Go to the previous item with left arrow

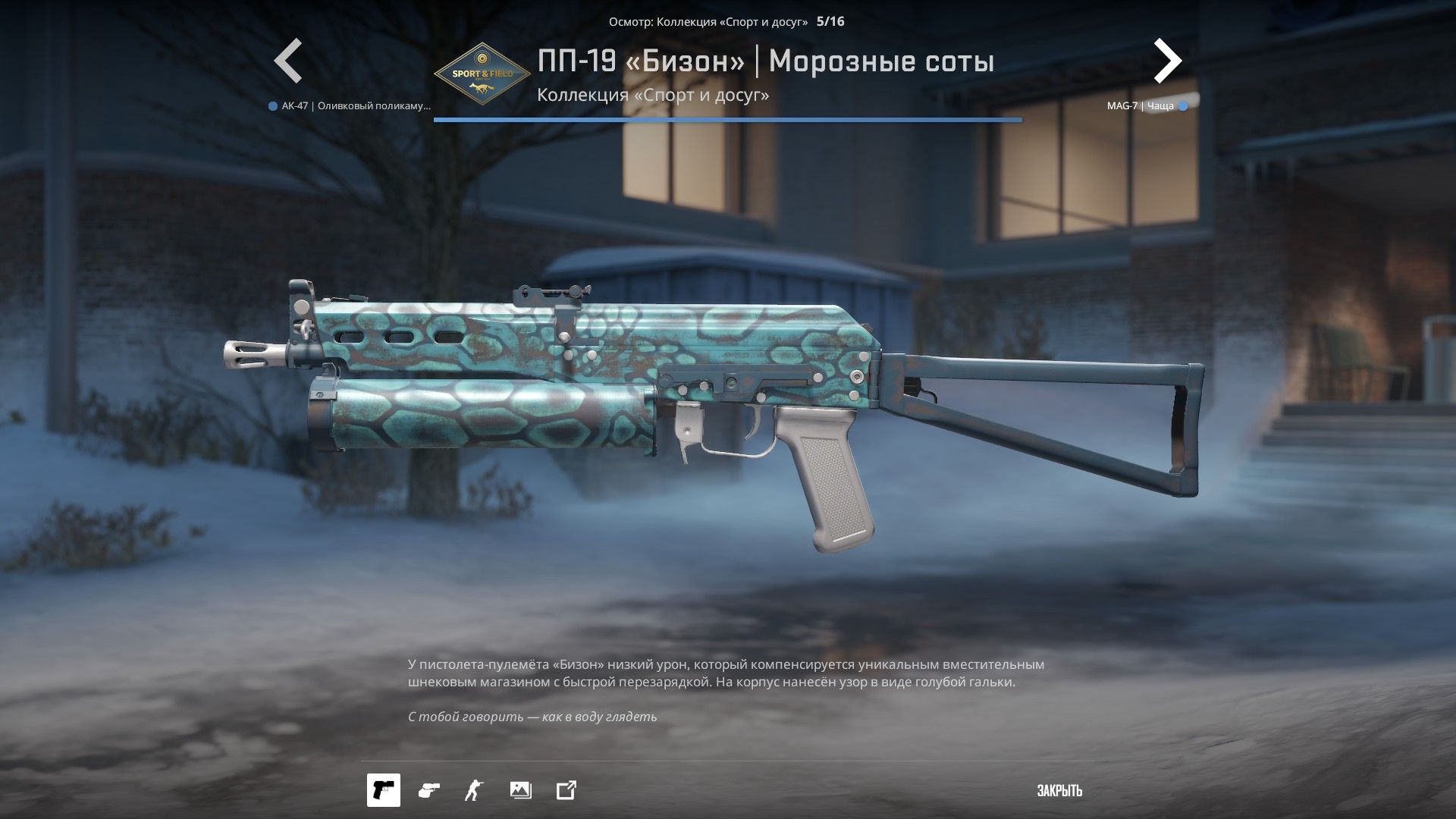click(288, 61)
